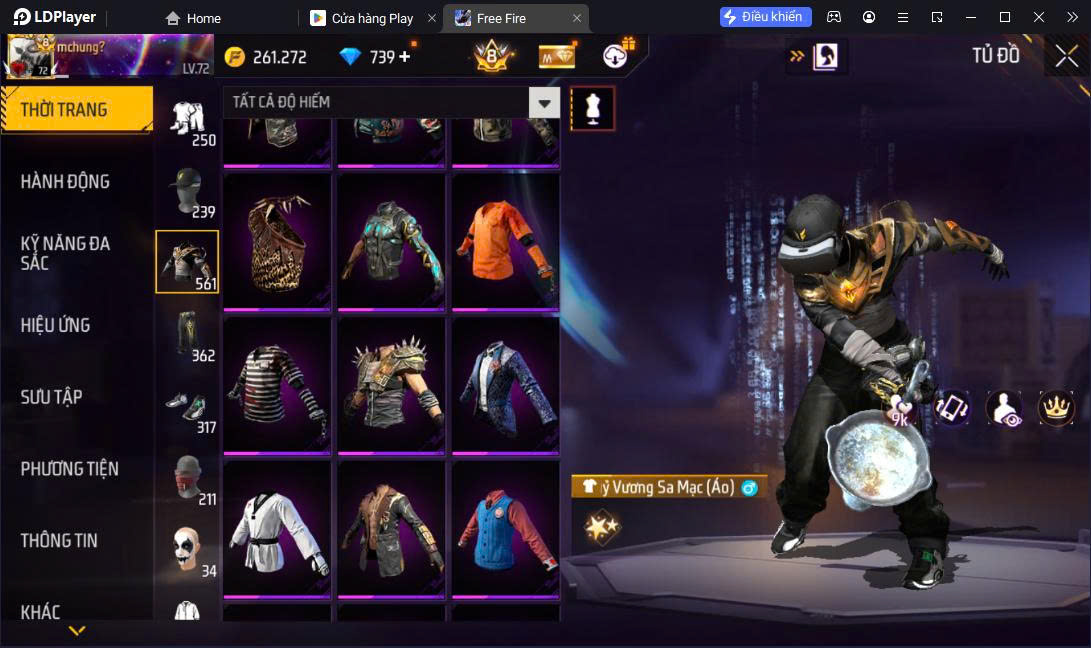Go to the SƯU TẬP tab

[x=52, y=397]
